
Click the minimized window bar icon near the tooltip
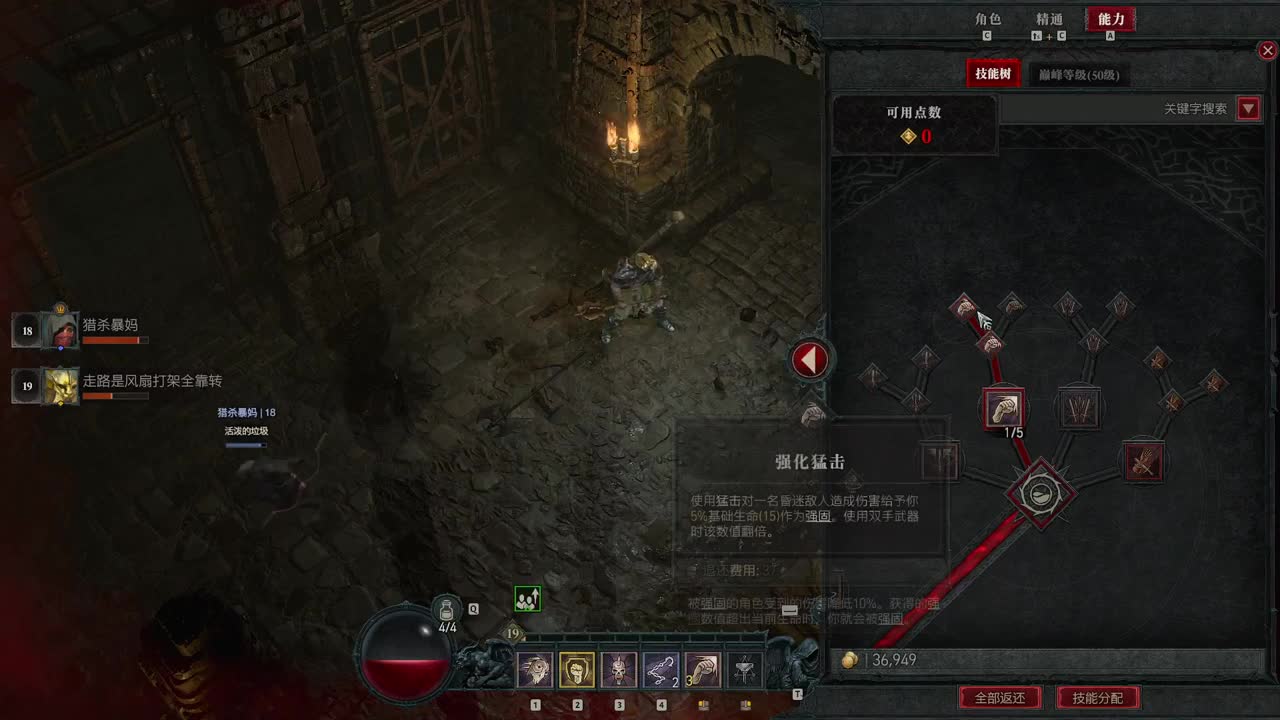789,609
